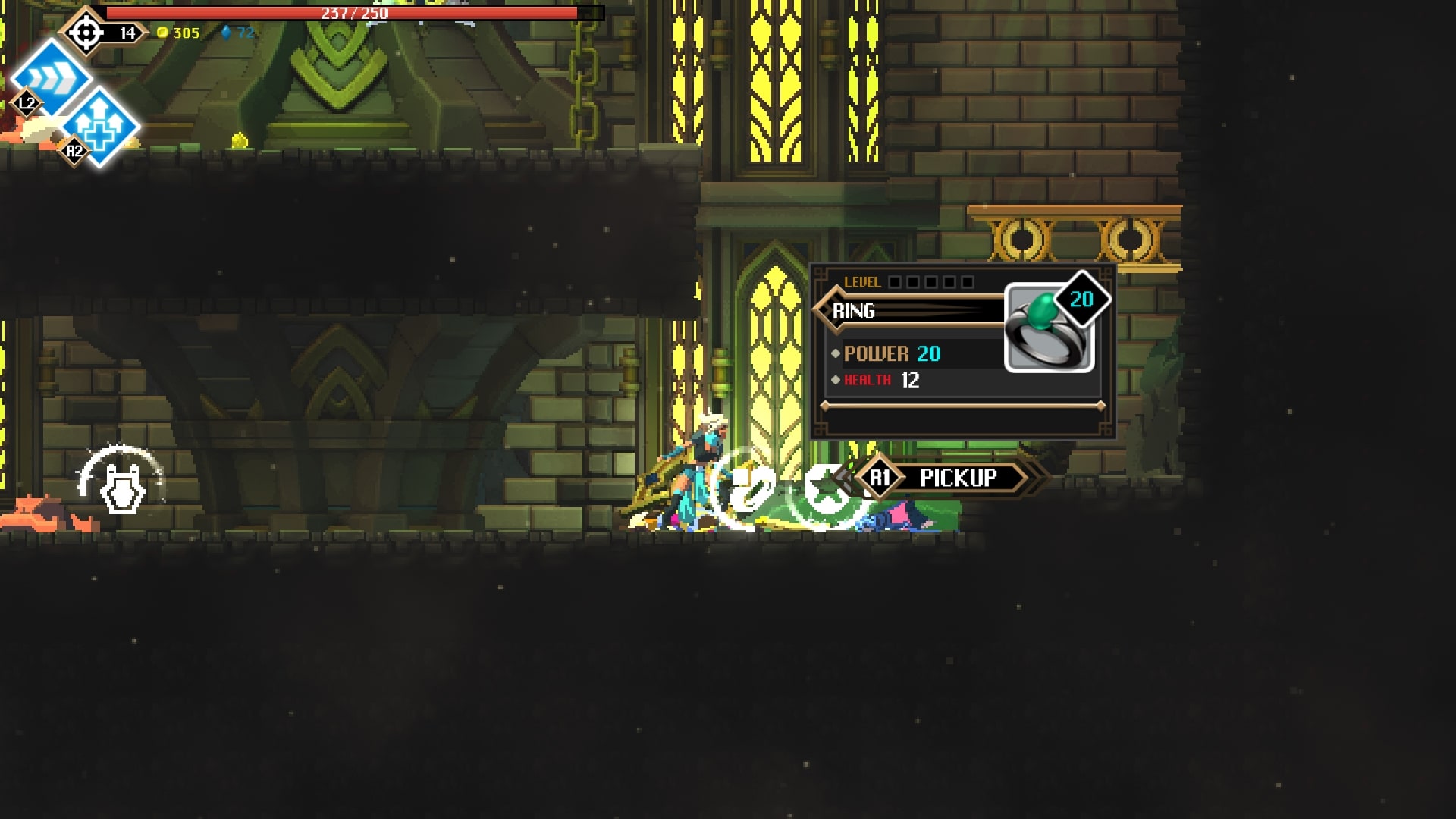Select the crosshair level emblem
The height and width of the screenshot is (819, 1456).
(86, 33)
